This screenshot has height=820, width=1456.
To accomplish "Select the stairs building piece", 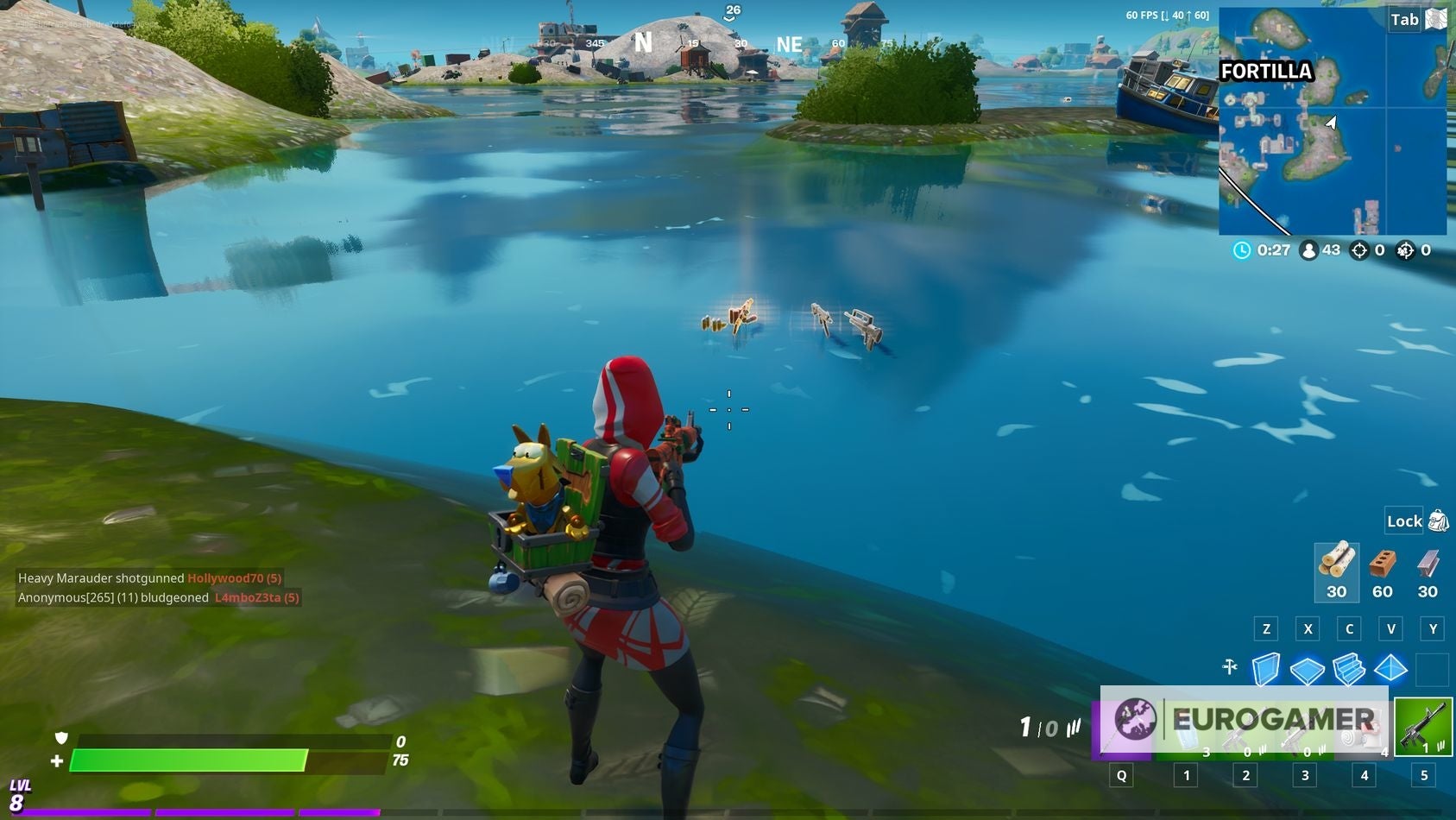I will pyautogui.click(x=1350, y=669).
